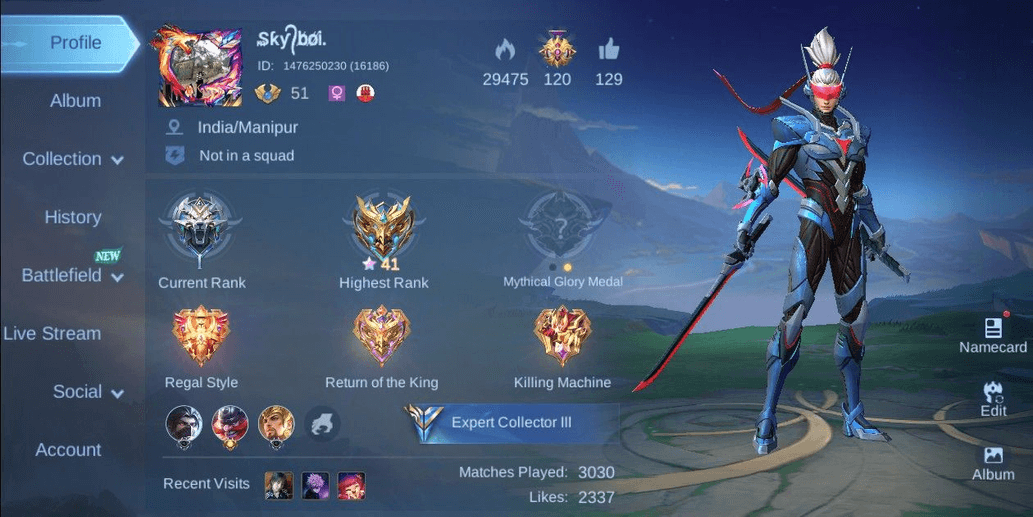The width and height of the screenshot is (1033, 517).
Task: Switch to the Album tab
Action: [75, 101]
